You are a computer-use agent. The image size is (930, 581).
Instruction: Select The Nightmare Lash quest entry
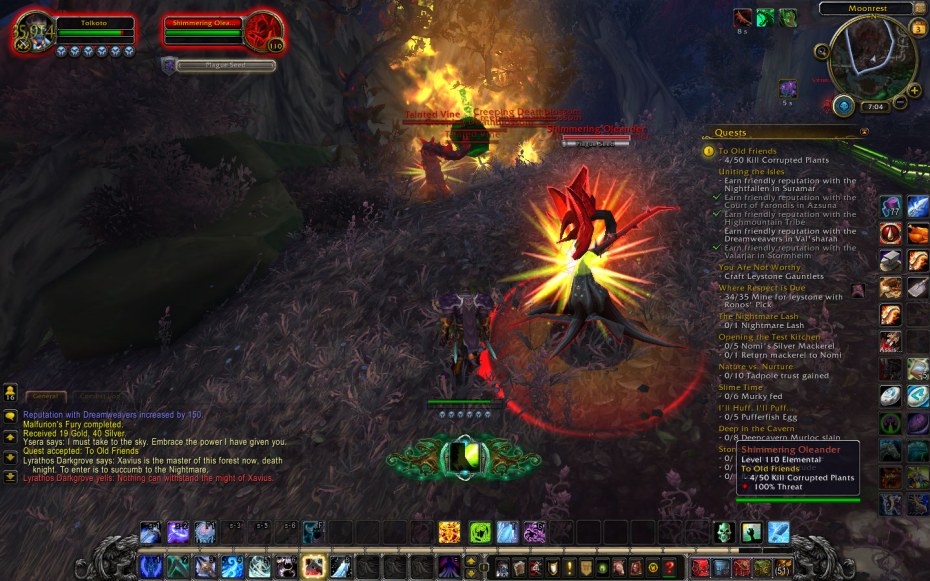click(758, 316)
